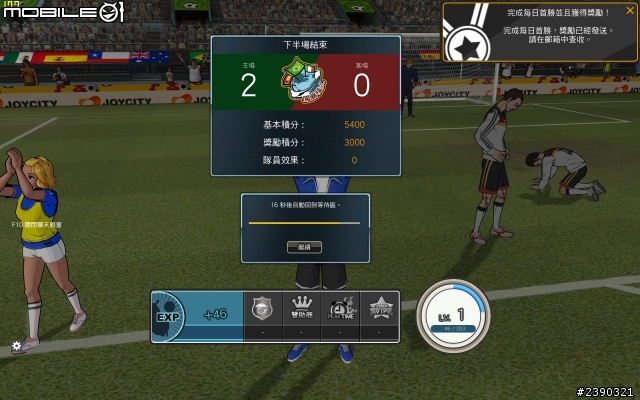Screen dimensions: 640x400
Task: Select the 贊助商 sponsor crown icon
Action: coord(301,310)
